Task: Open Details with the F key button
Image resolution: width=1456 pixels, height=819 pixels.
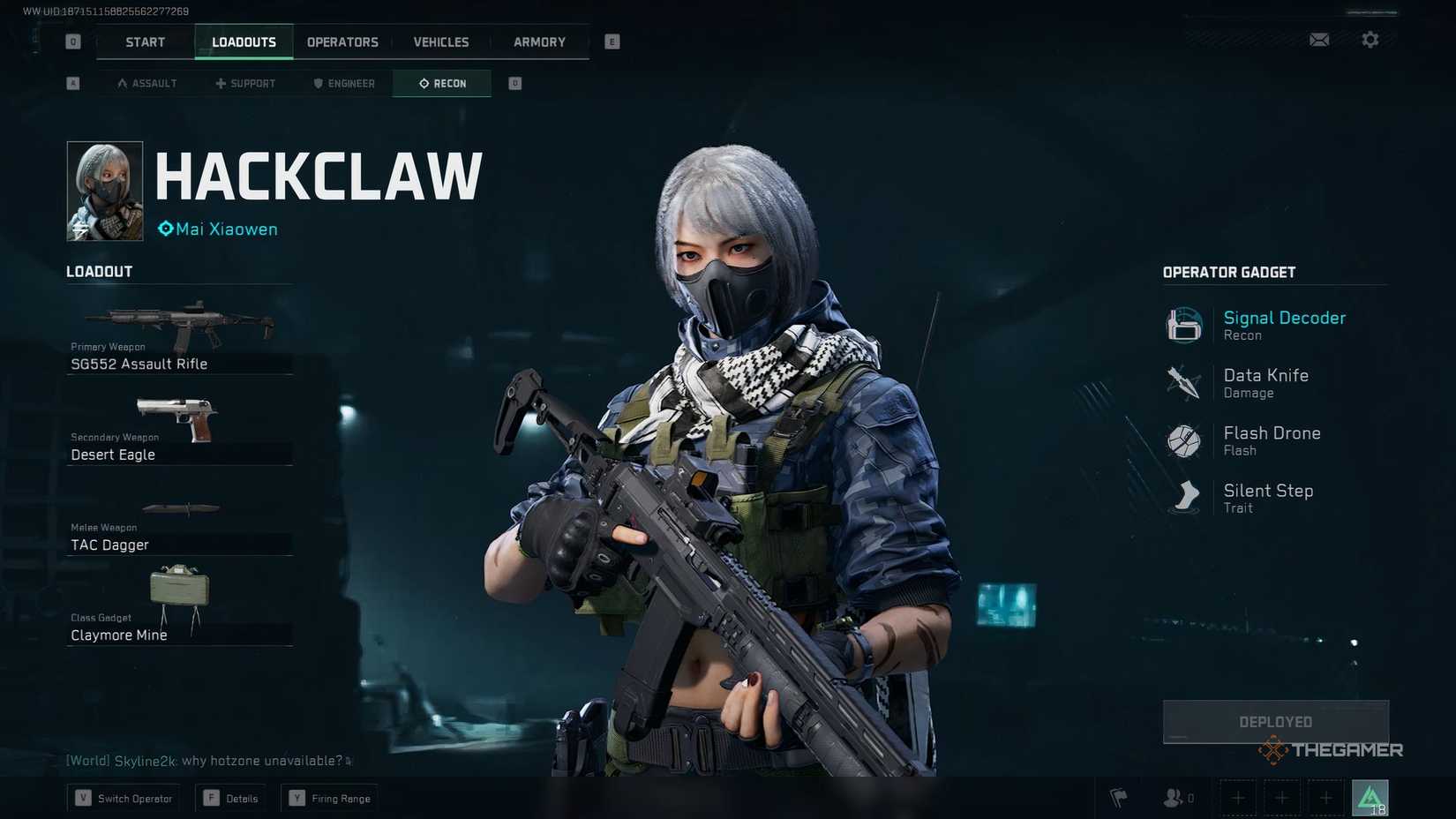Action: (230, 797)
